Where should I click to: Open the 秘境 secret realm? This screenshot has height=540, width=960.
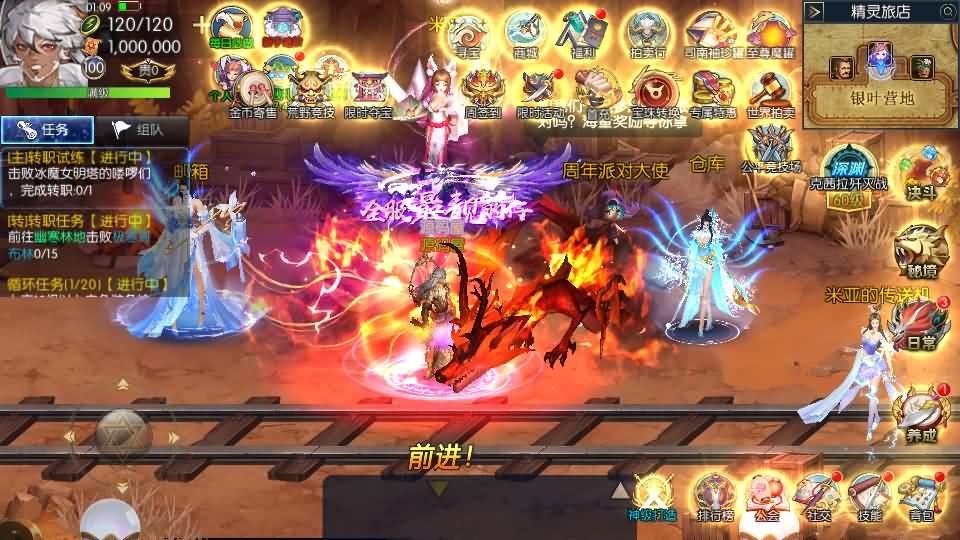point(920,248)
